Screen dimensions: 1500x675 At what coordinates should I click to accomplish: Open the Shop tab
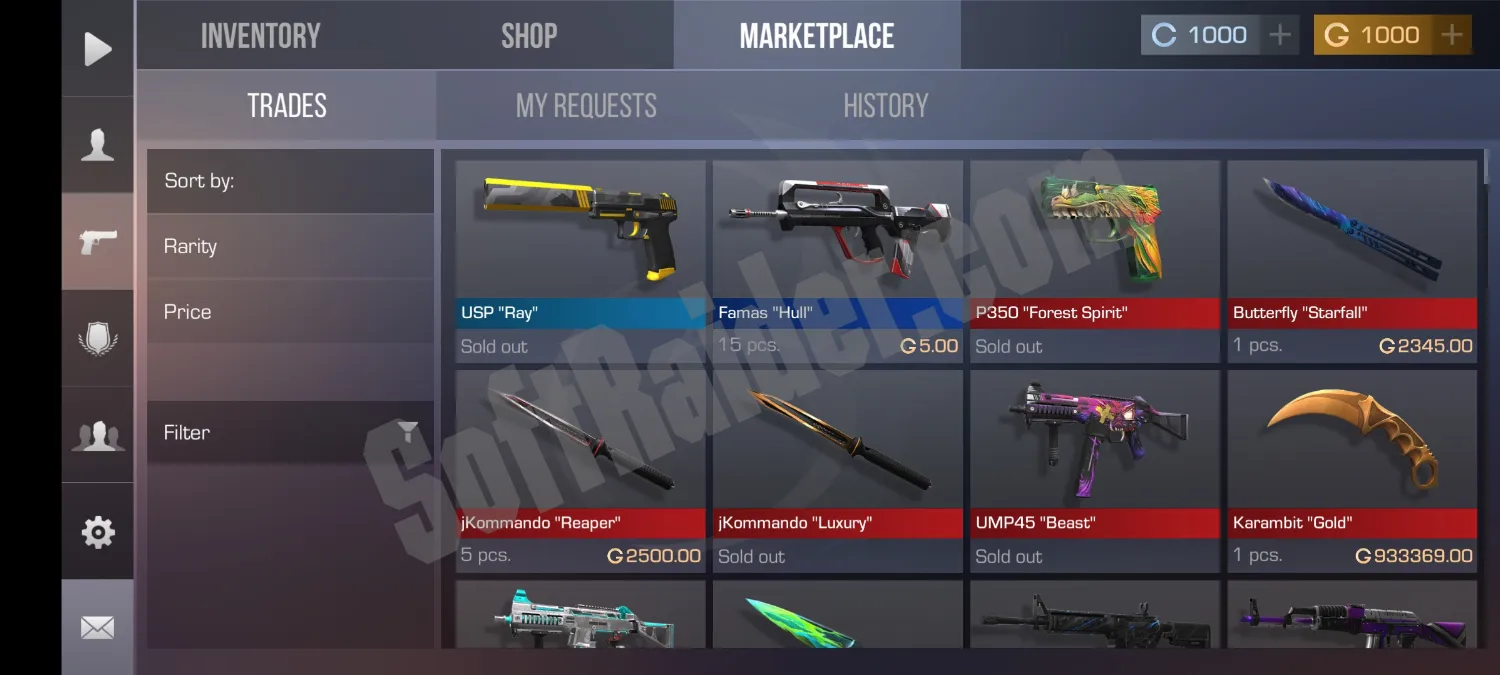pyautogui.click(x=529, y=36)
